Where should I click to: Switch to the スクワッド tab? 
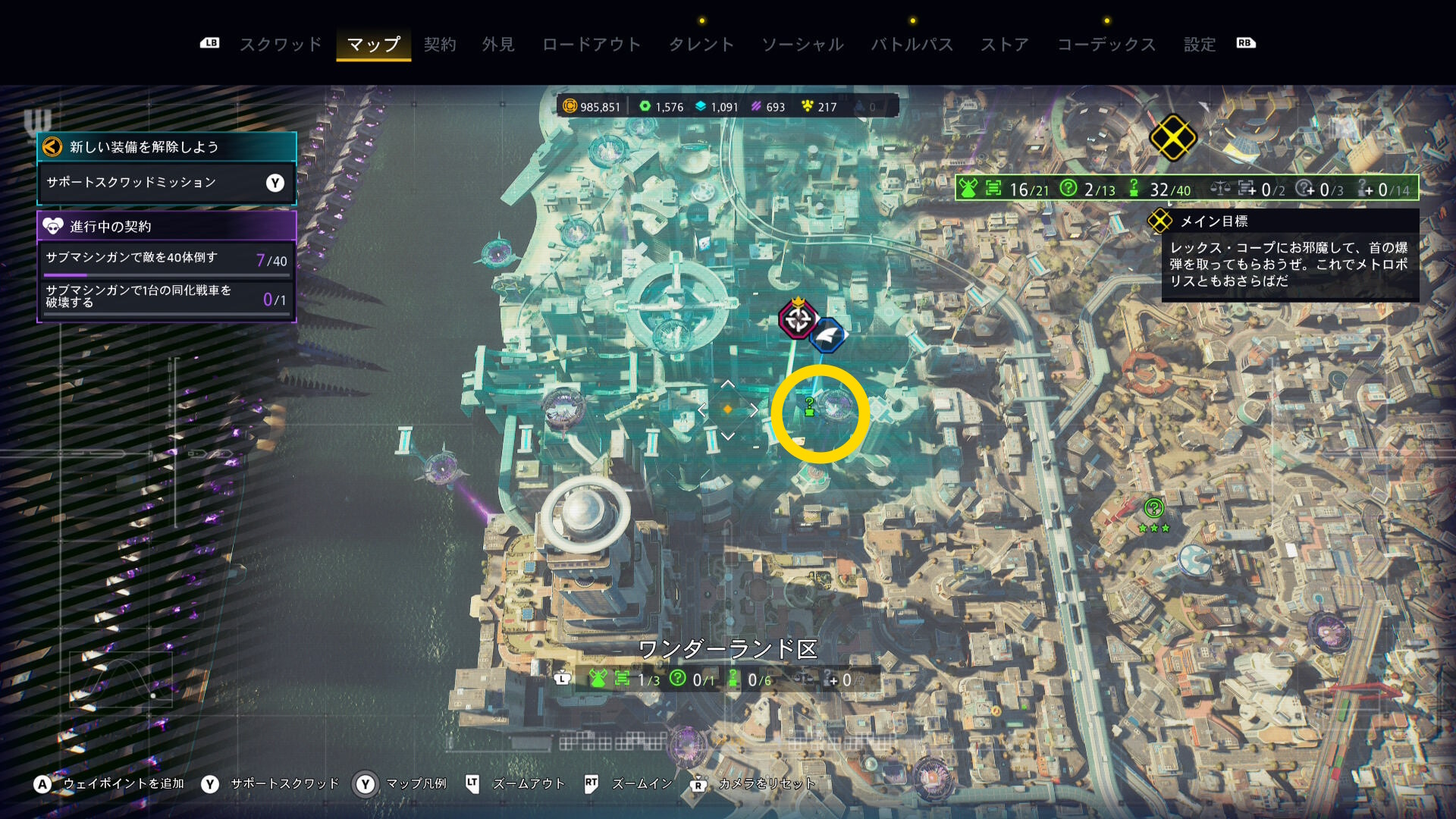(281, 44)
